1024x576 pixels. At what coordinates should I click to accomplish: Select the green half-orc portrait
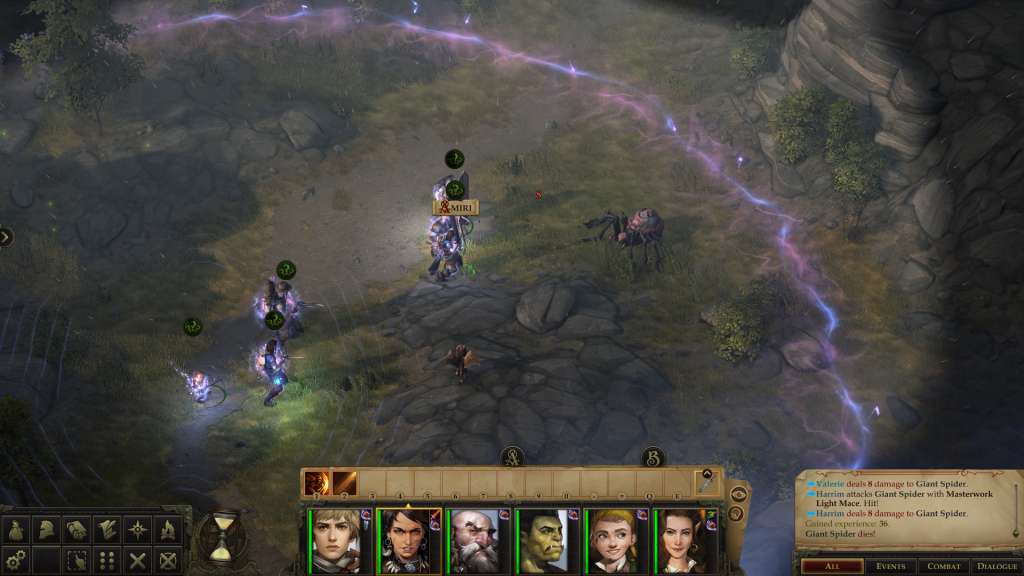tap(543, 541)
